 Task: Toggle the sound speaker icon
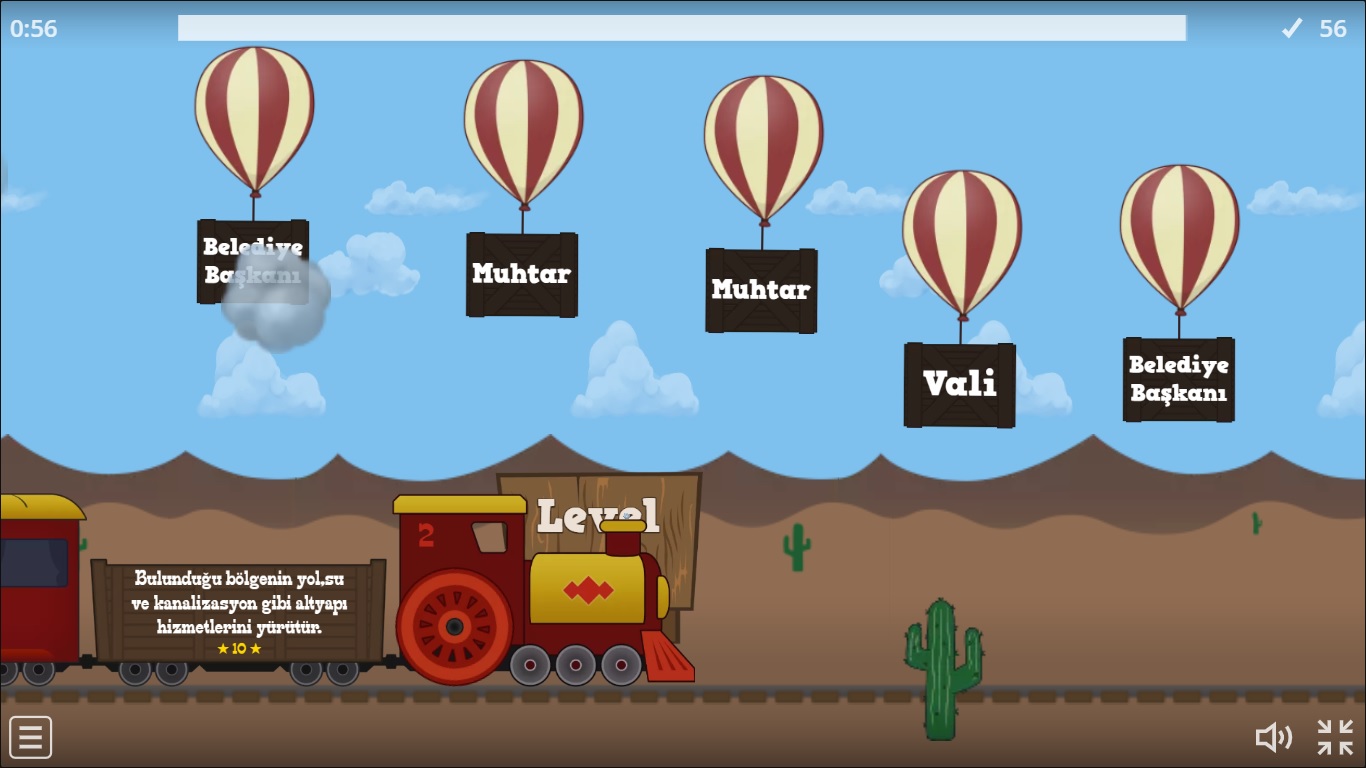[x=1273, y=738]
